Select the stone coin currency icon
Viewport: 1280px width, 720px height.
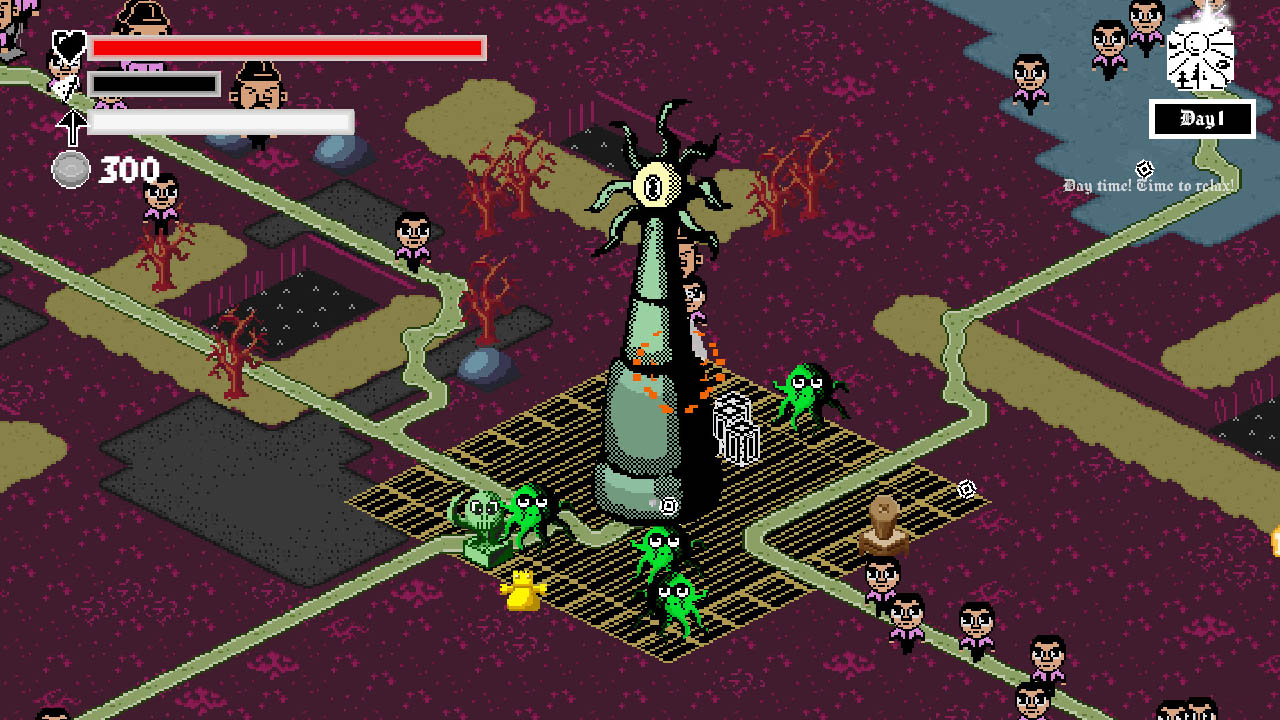[x=70, y=168]
